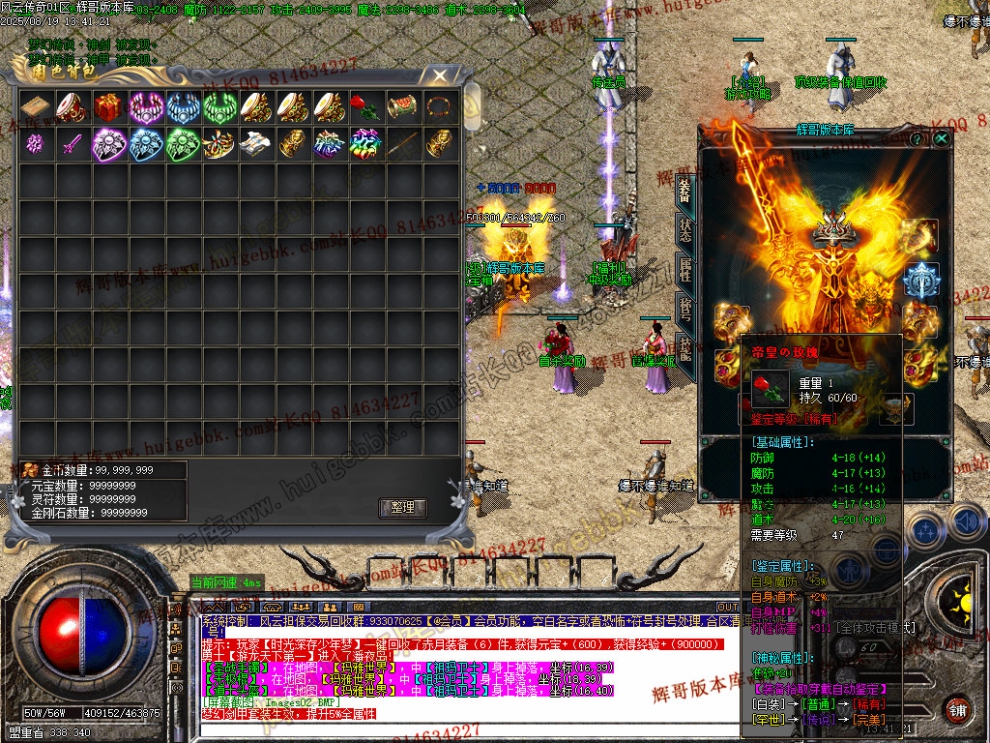Screen dimensions: 990x743
Task: Close the character equipment panel
Action: pyautogui.click(x=940, y=140)
